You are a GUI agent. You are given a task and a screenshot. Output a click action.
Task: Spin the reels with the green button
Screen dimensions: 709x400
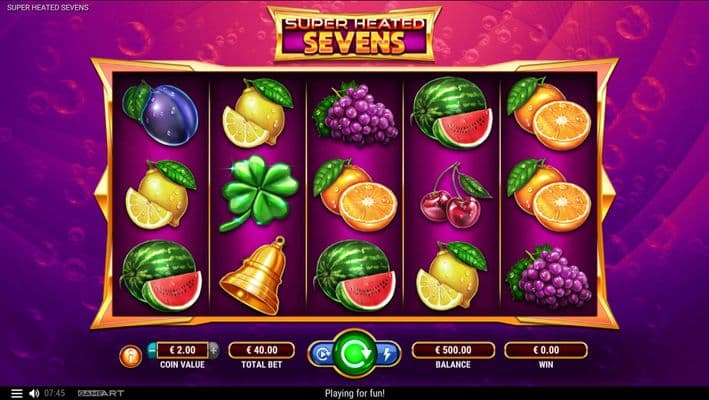click(x=354, y=352)
